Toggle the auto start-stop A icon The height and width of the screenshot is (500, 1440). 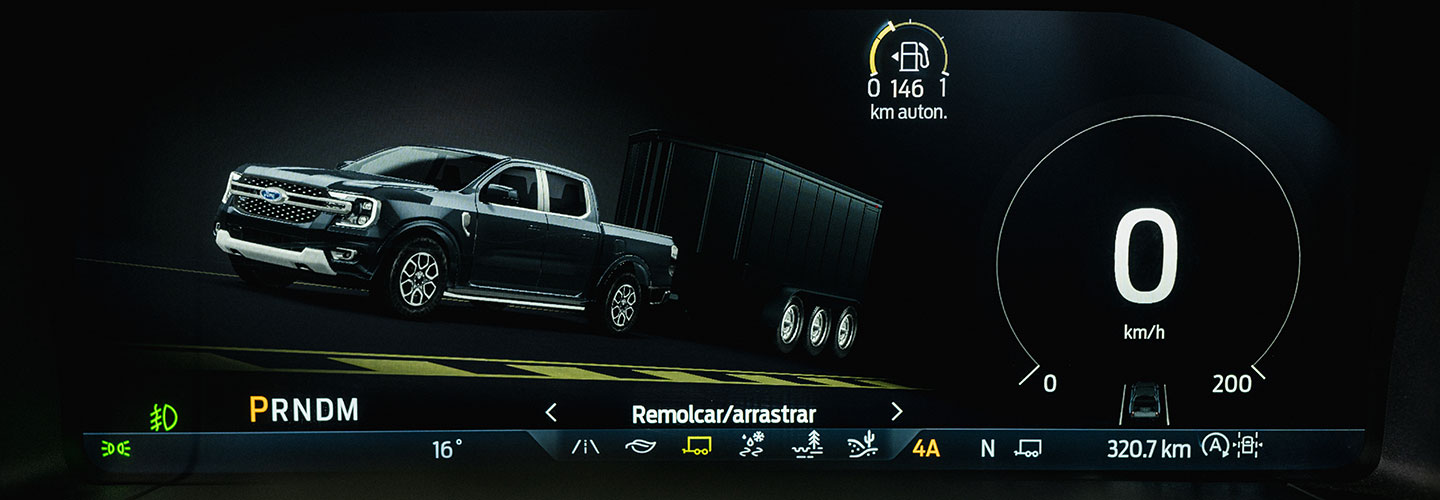(x=1215, y=447)
